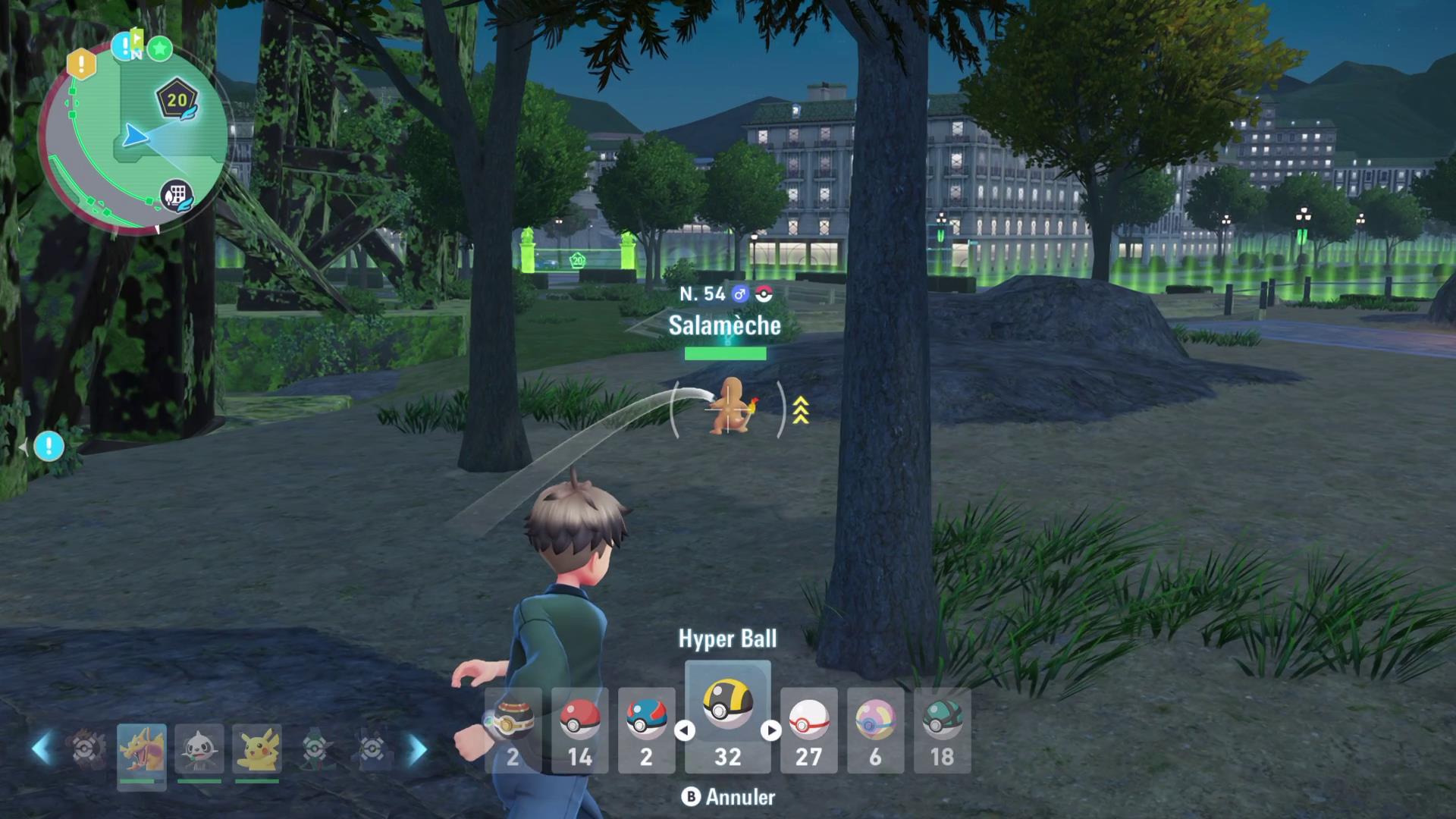Image resolution: width=1456 pixels, height=819 pixels.
Task: Click the building marker on the minimap
Action: 176,196
